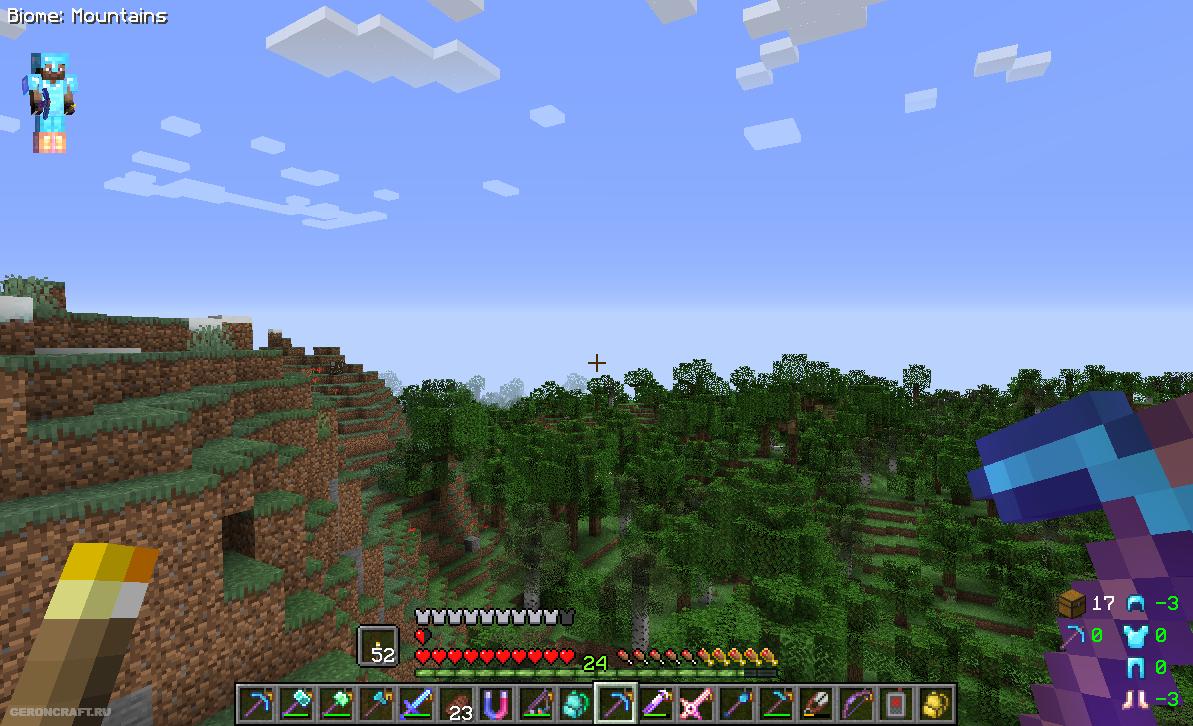Choose the golden backpack slot
Viewport: 1193px width, 726px height.
tap(934, 704)
